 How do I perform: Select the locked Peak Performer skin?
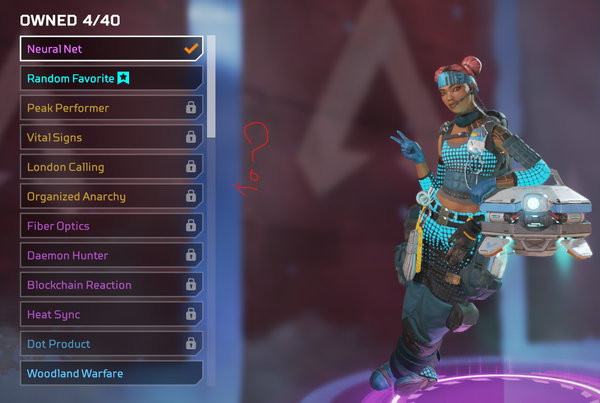pos(110,107)
